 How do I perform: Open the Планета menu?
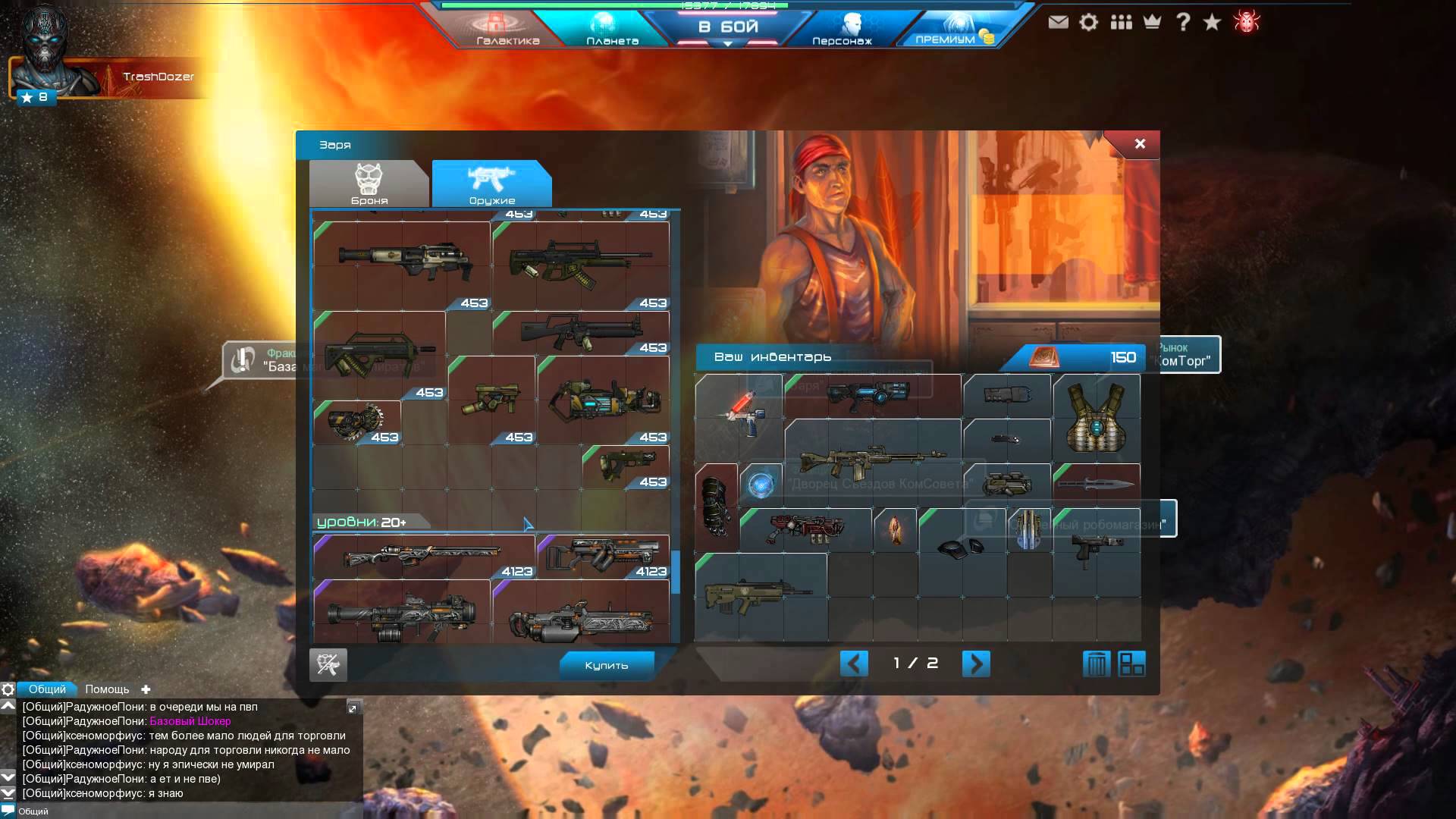point(611,29)
